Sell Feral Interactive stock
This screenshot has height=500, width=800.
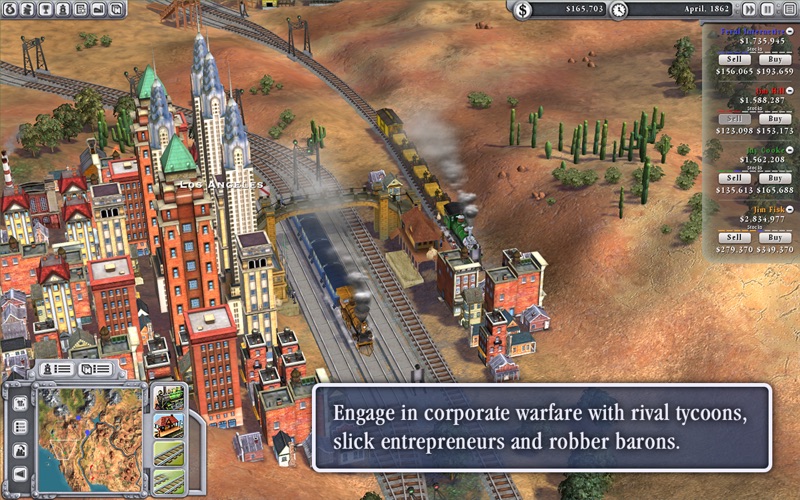point(733,59)
